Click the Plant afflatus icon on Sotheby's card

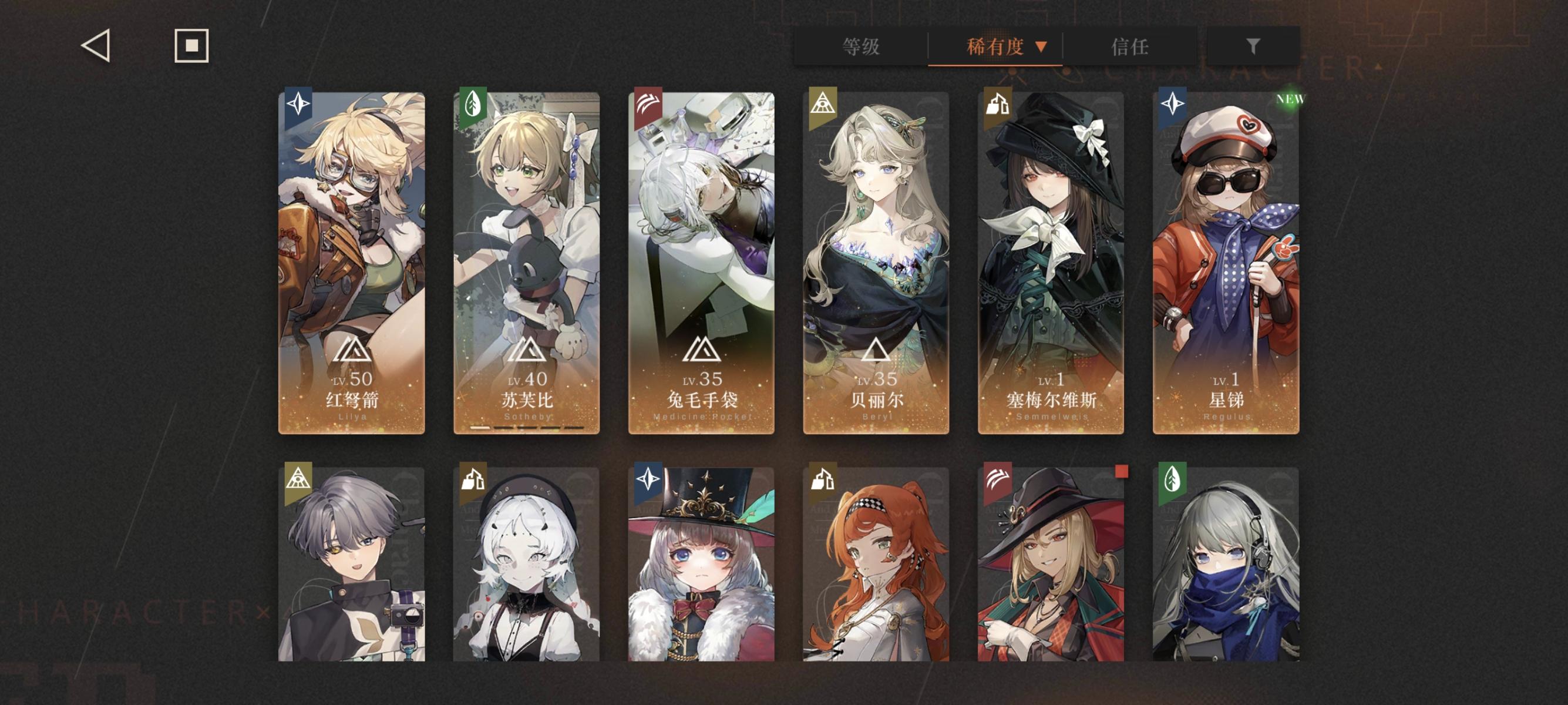click(x=473, y=105)
